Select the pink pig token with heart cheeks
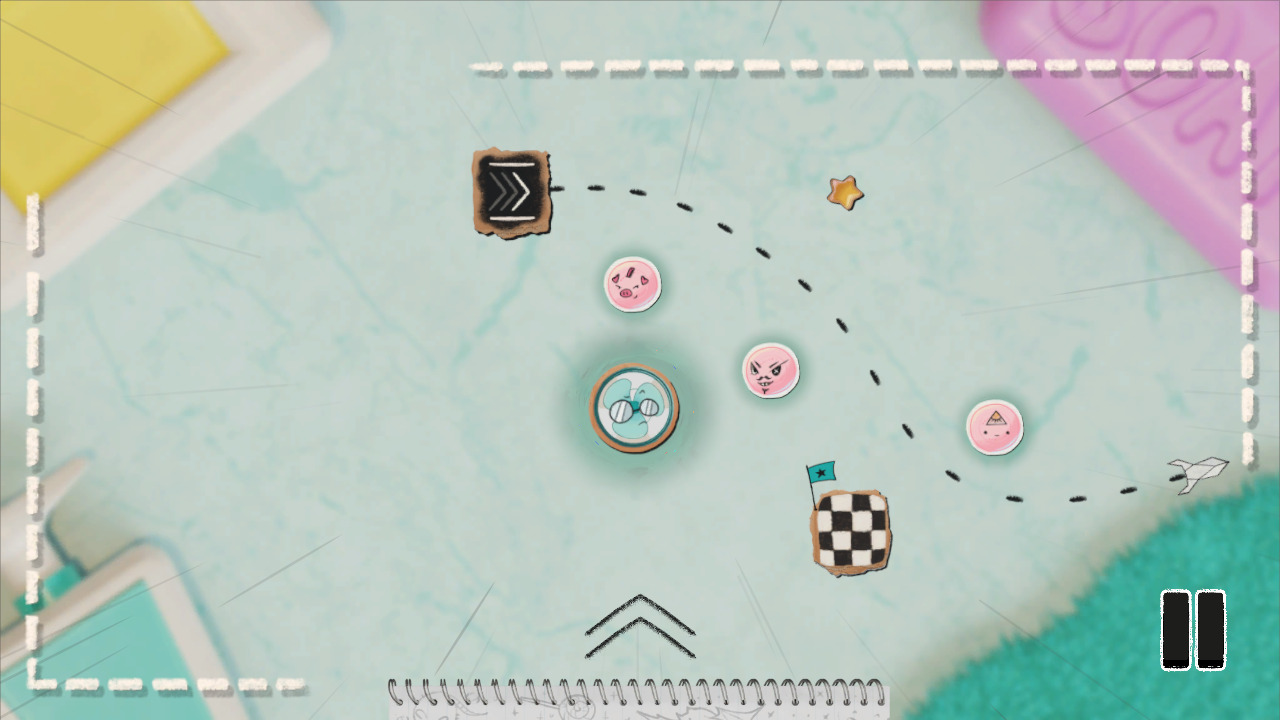This screenshot has width=1280, height=720. click(x=633, y=284)
